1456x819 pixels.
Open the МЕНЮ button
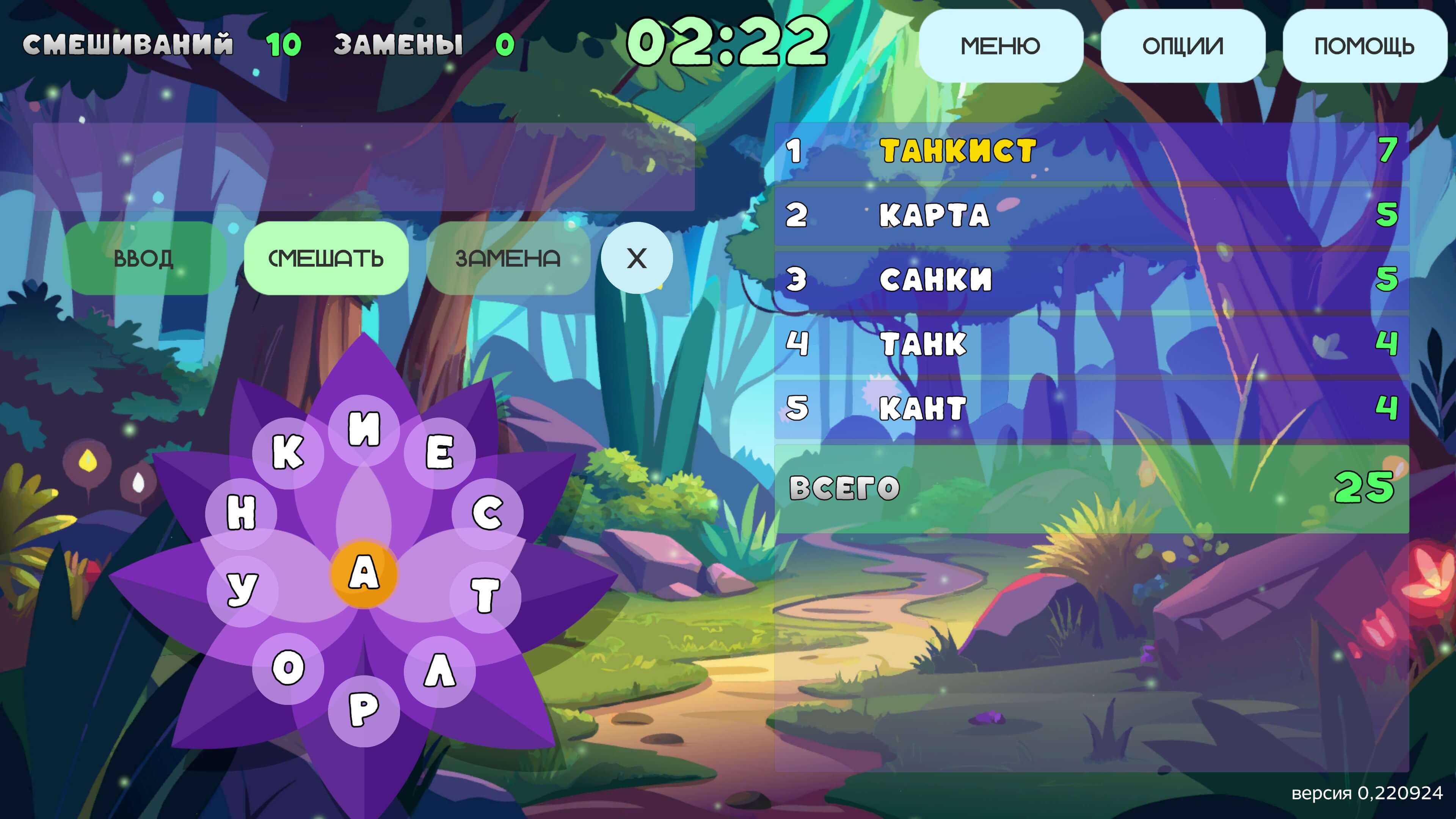pos(1001,46)
